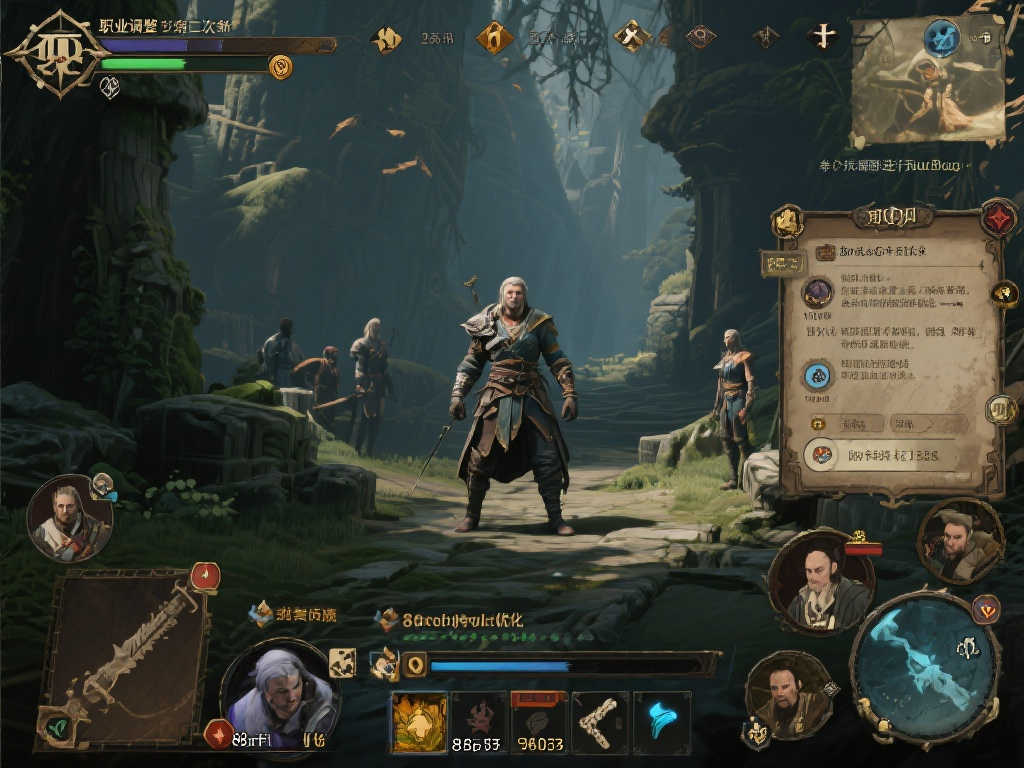Open the jagged sword weapon panel
Image resolution: width=1024 pixels, height=768 pixels.
click(123, 659)
